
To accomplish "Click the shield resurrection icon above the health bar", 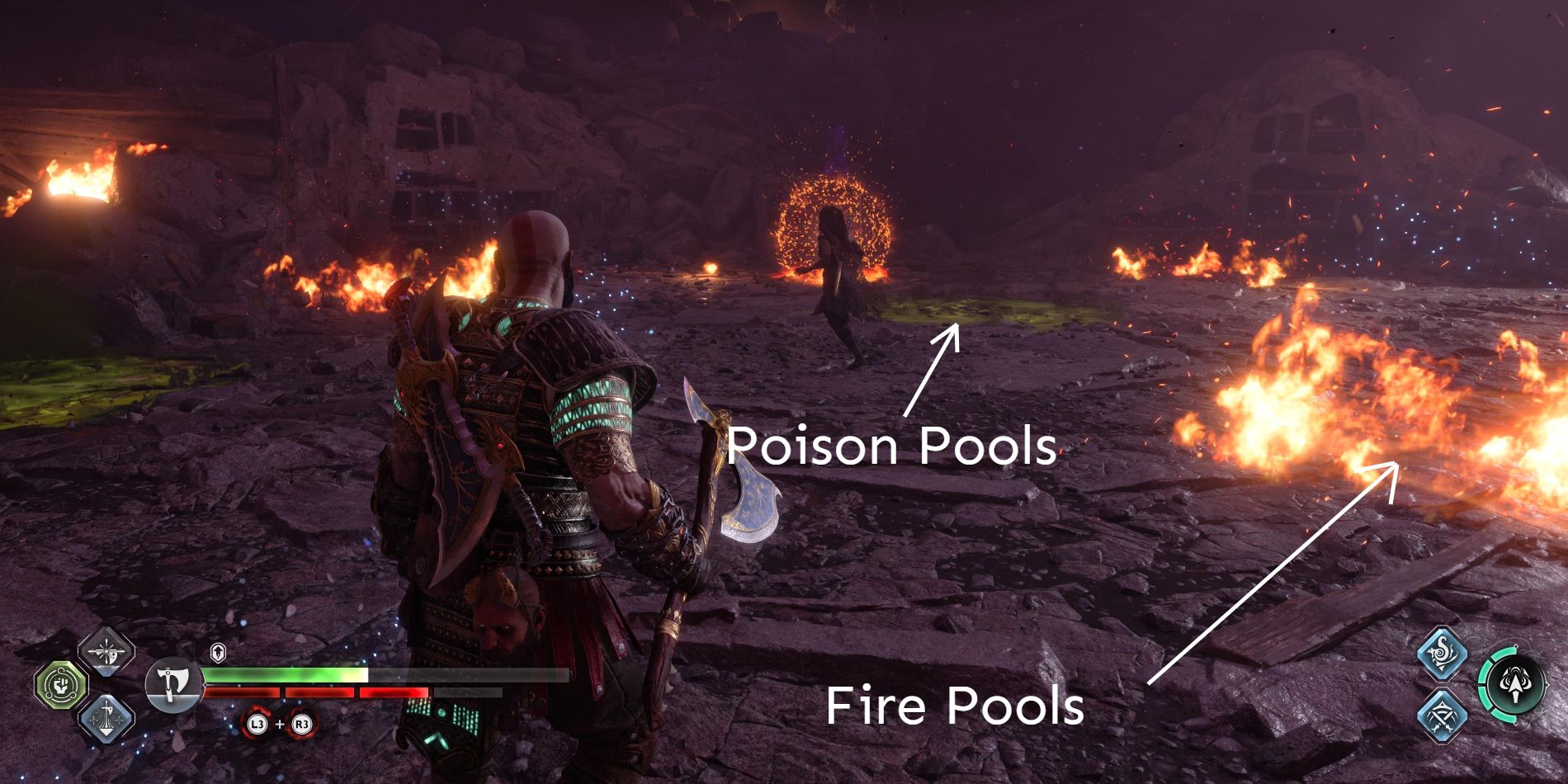I will click(217, 651).
